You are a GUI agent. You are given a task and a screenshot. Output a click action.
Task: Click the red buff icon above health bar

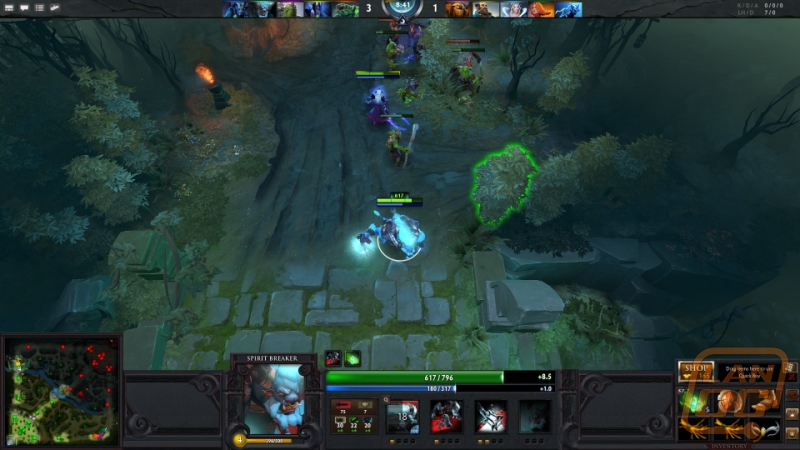[x=333, y=358]
